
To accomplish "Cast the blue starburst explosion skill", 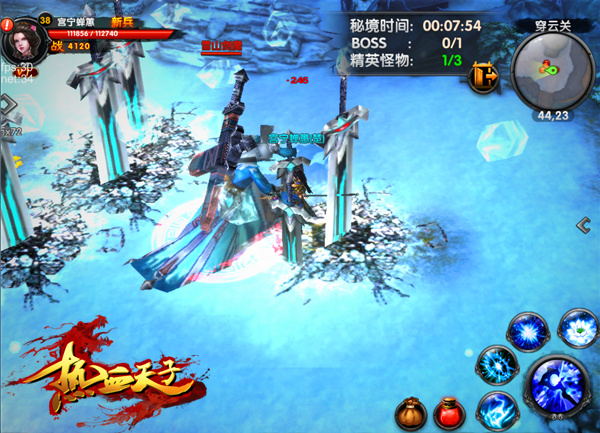I will tap(527, 331).
